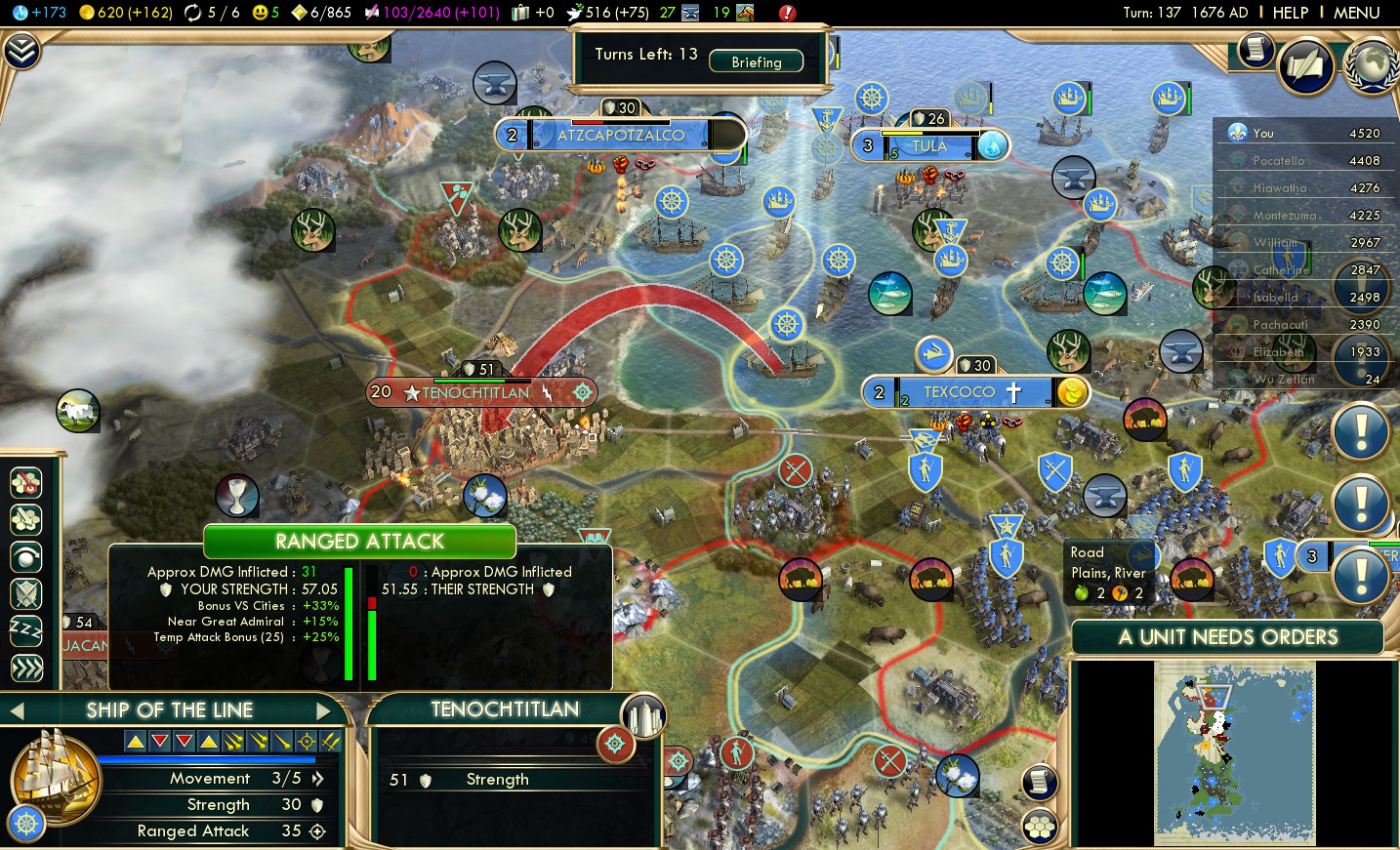Viewport: 1400px width, 850px height.
Task: Click the Ship of the Line portrait
Action: point(54,778)
